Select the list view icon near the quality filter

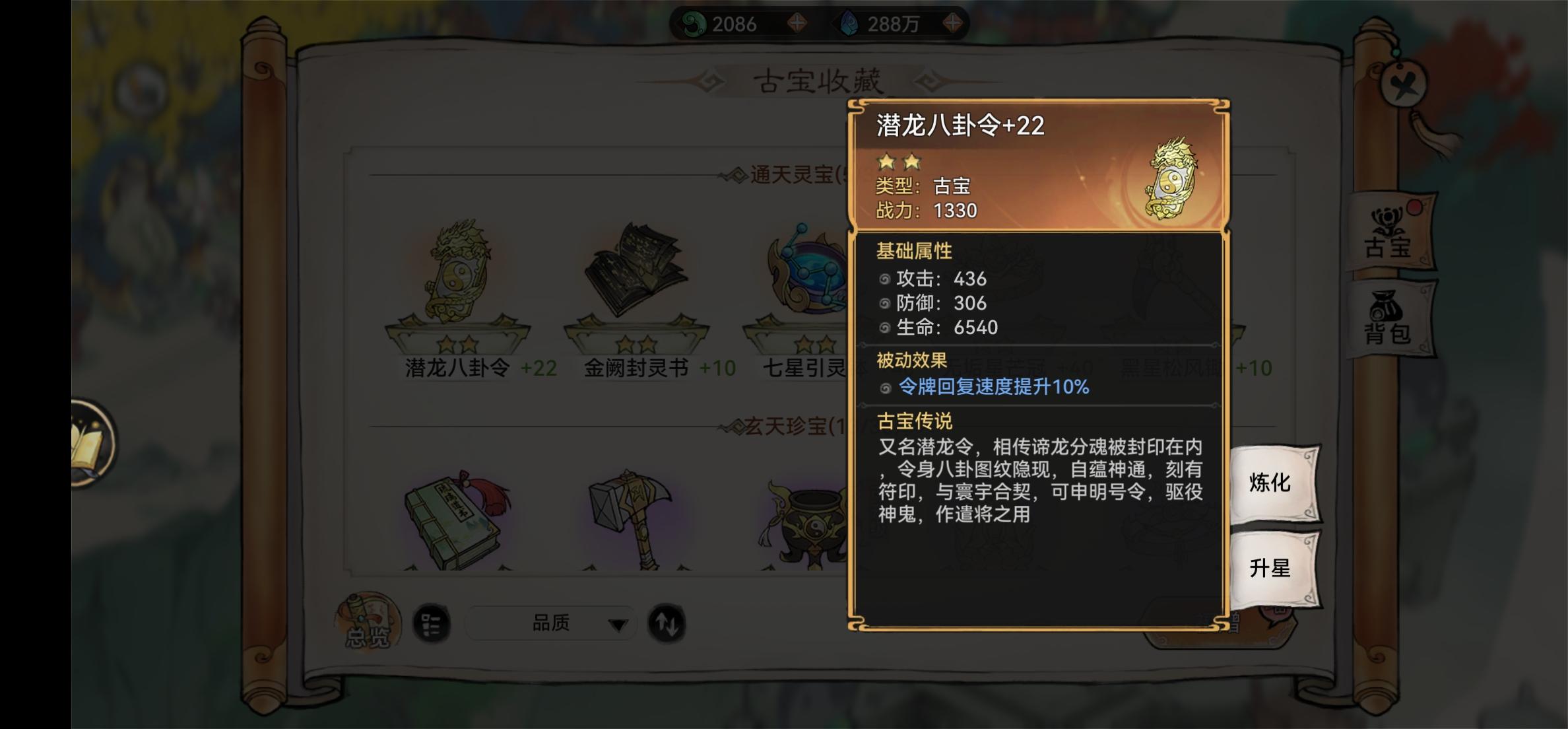point(432,622)
